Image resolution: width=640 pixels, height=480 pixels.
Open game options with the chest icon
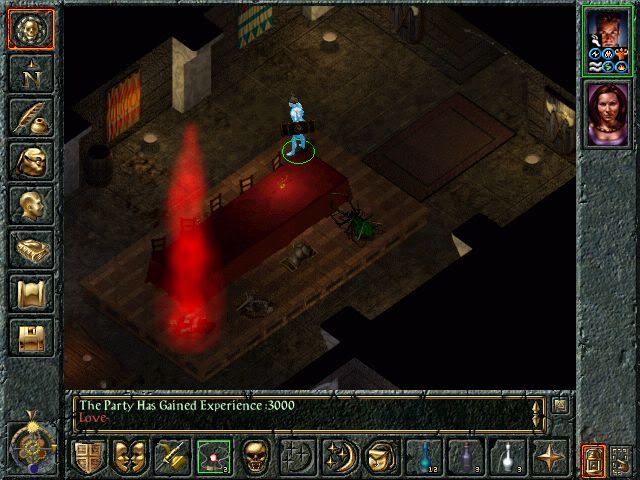point(31,337)
